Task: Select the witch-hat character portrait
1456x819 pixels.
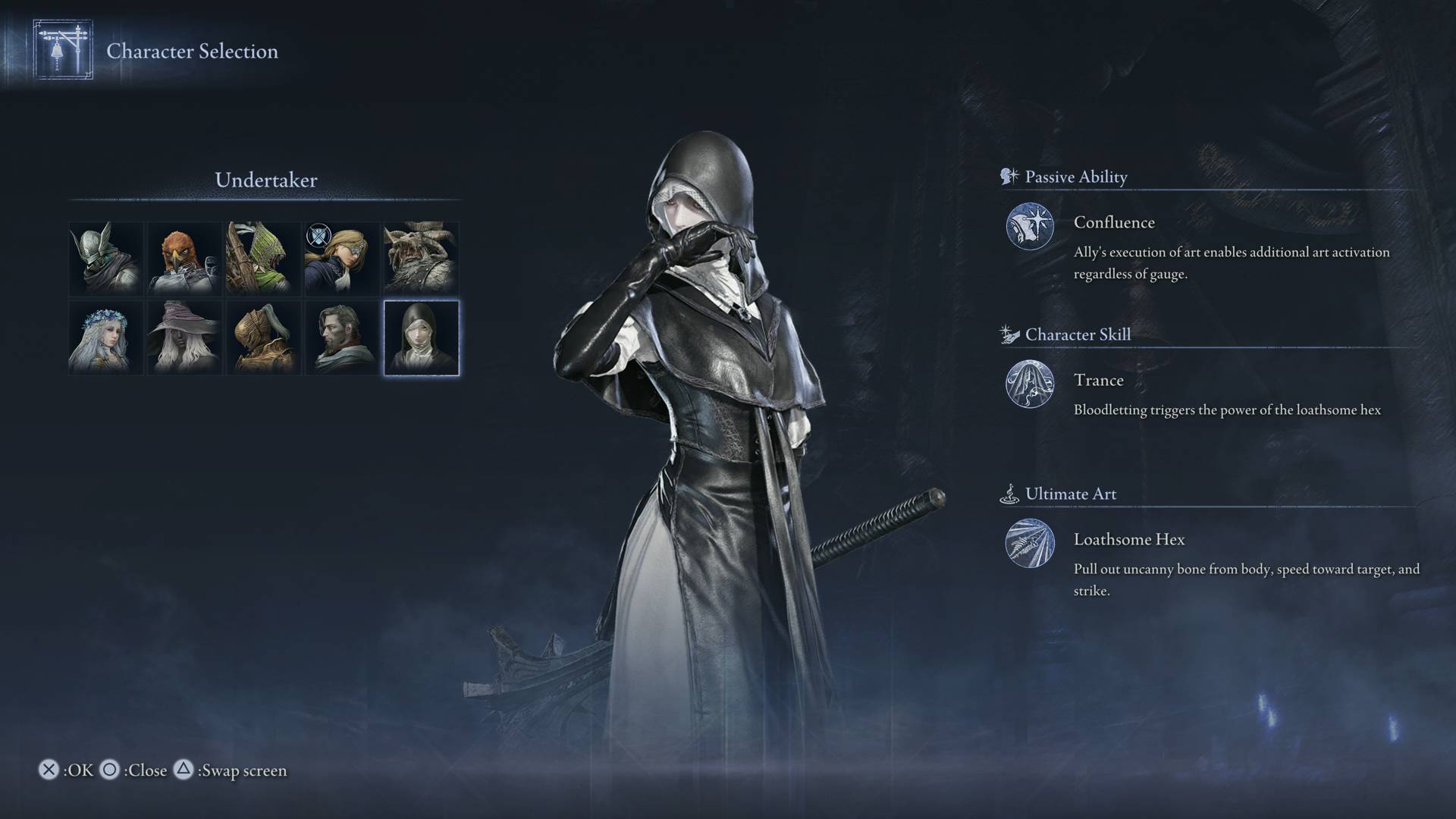Action: click(184, 337)
